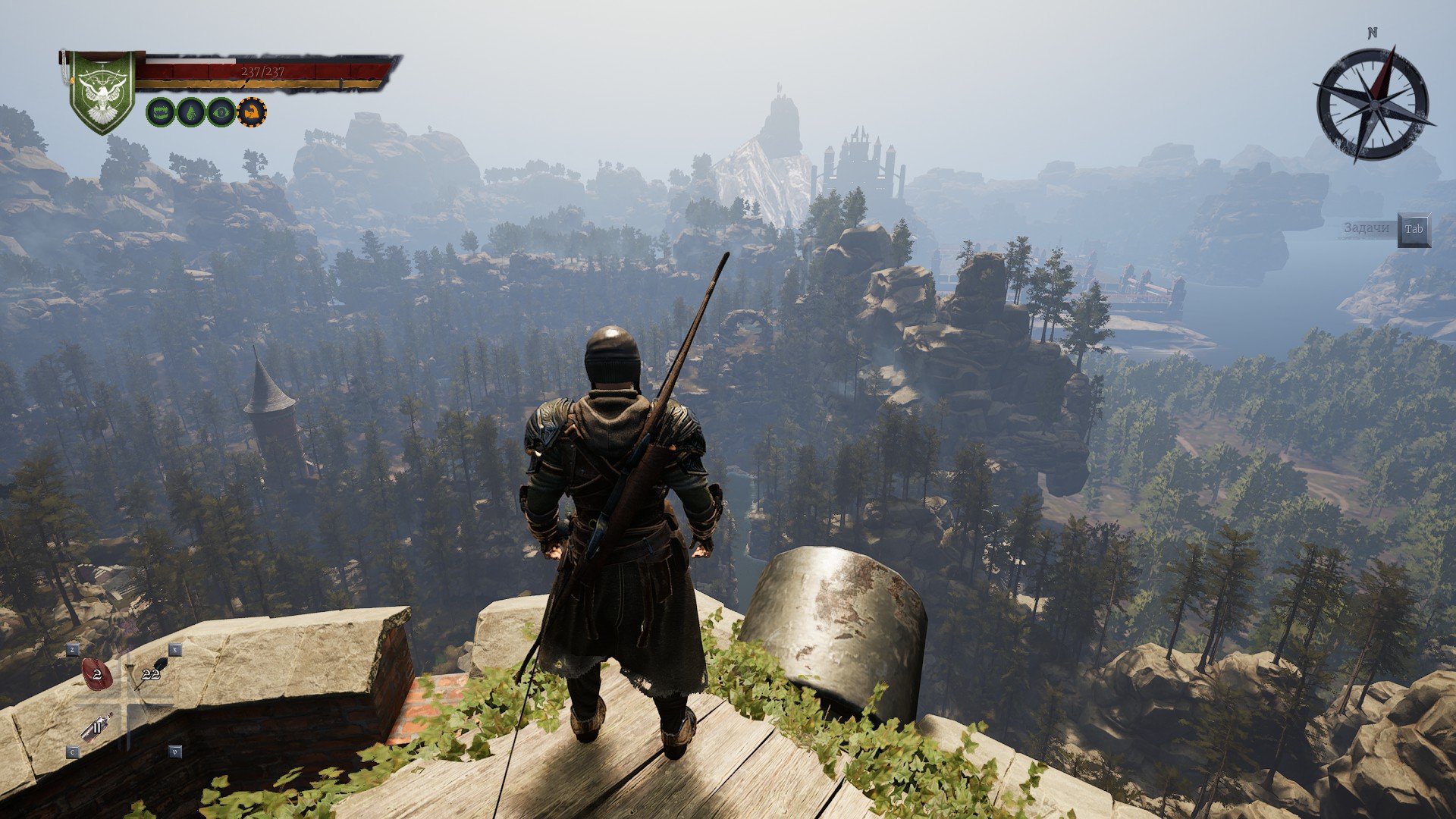Click the compass in the corner
The width and height of the screenshot is (1456, 819).
click(x=1372, y=104)
